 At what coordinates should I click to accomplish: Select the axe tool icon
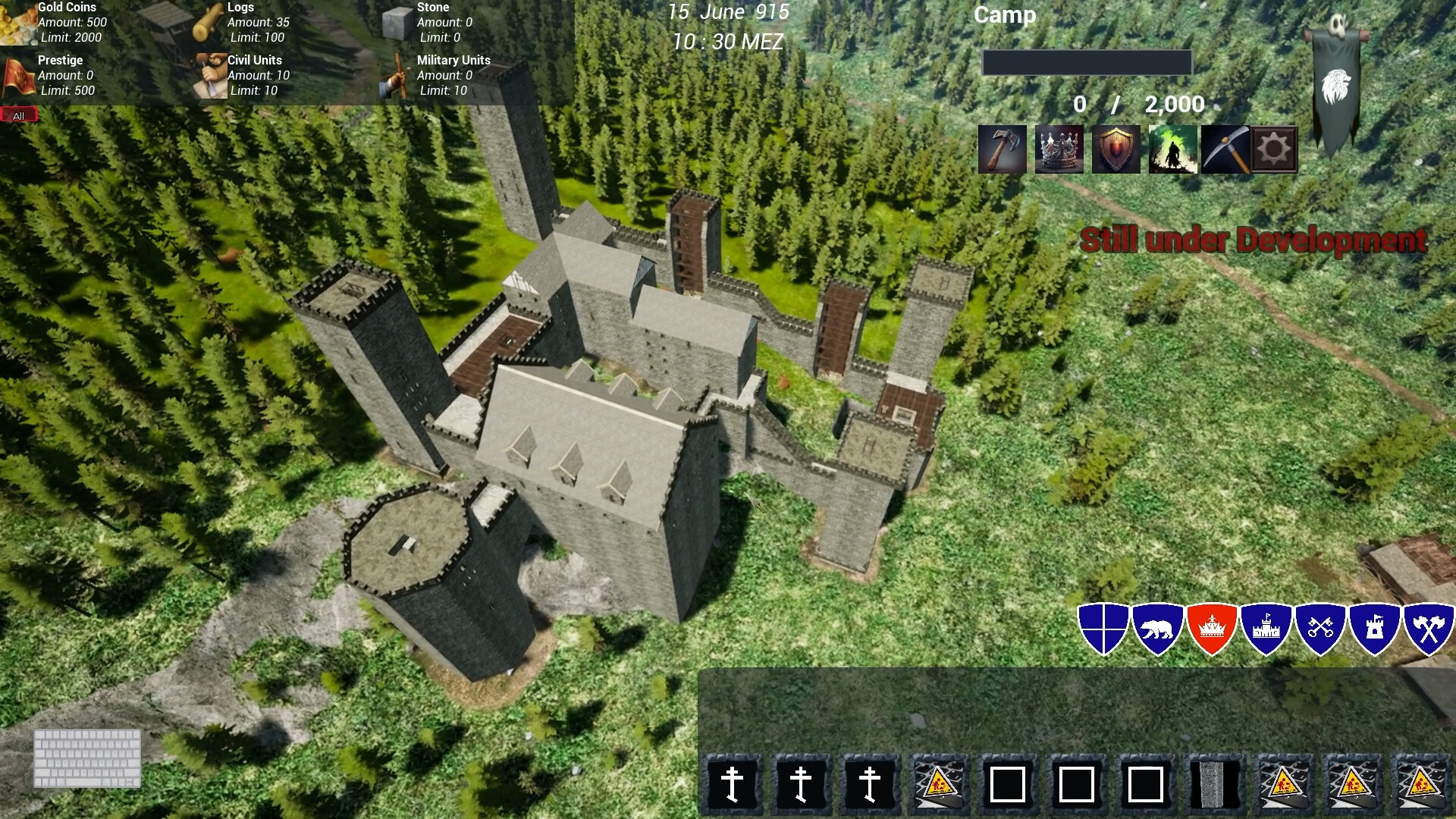[x=1002, y=149]
